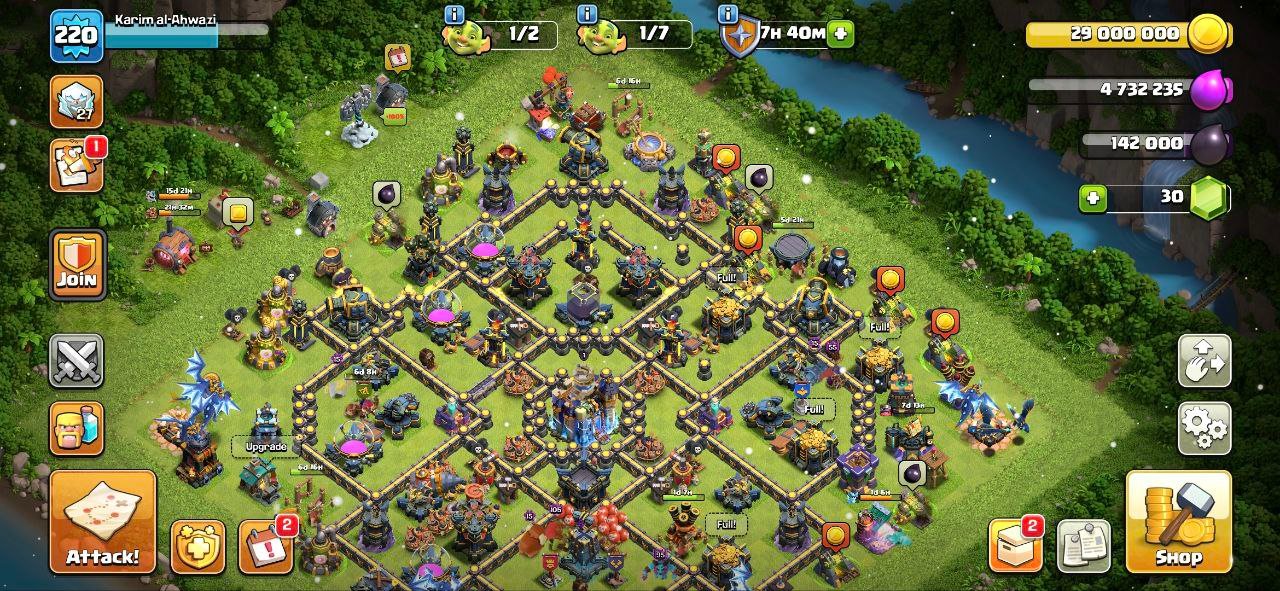Open the Shop

coord(1178,522)
